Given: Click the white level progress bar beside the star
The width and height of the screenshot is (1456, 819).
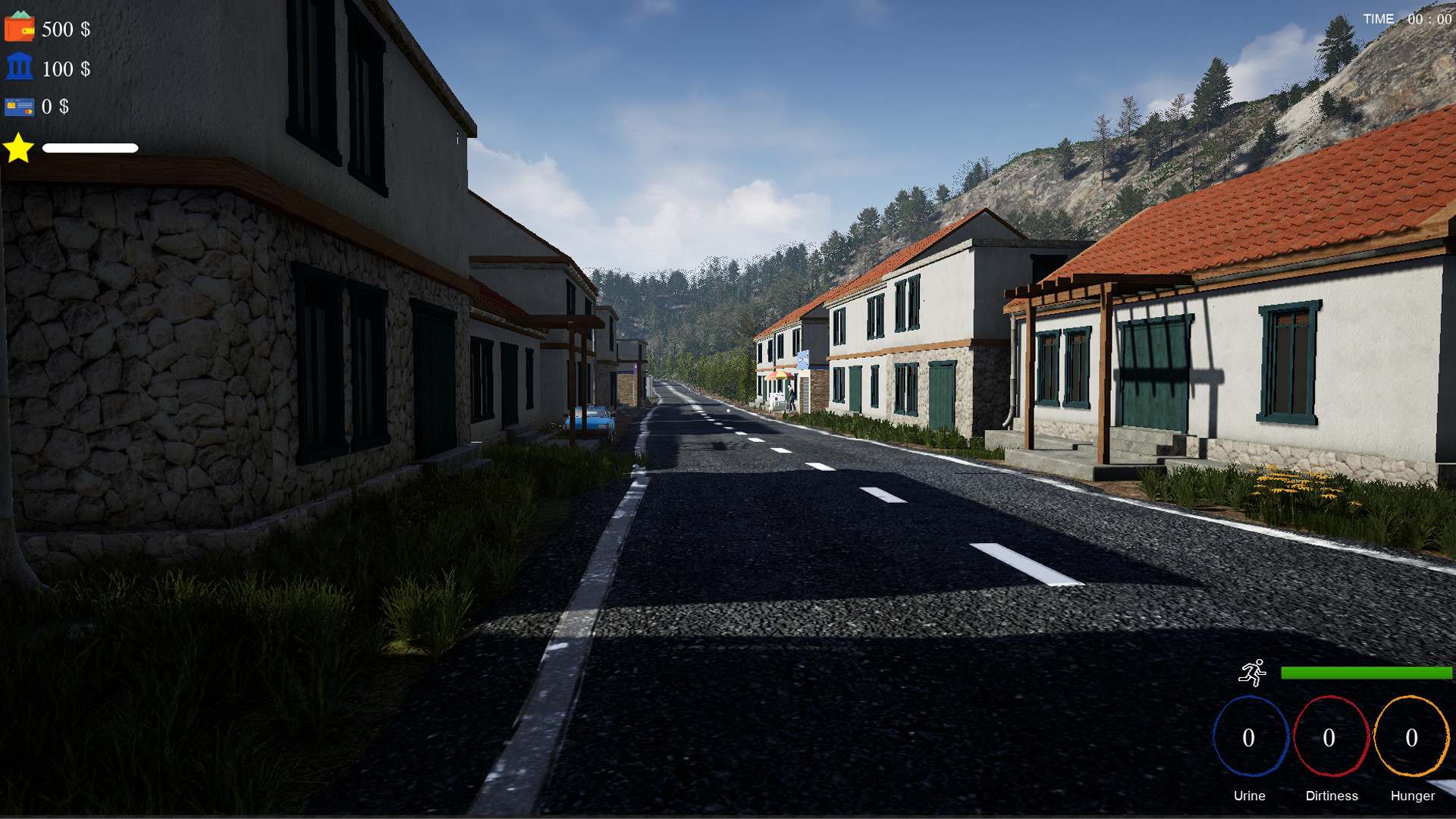Looking at the screenshot, I should pyautogui.click(x=92, y=148).
